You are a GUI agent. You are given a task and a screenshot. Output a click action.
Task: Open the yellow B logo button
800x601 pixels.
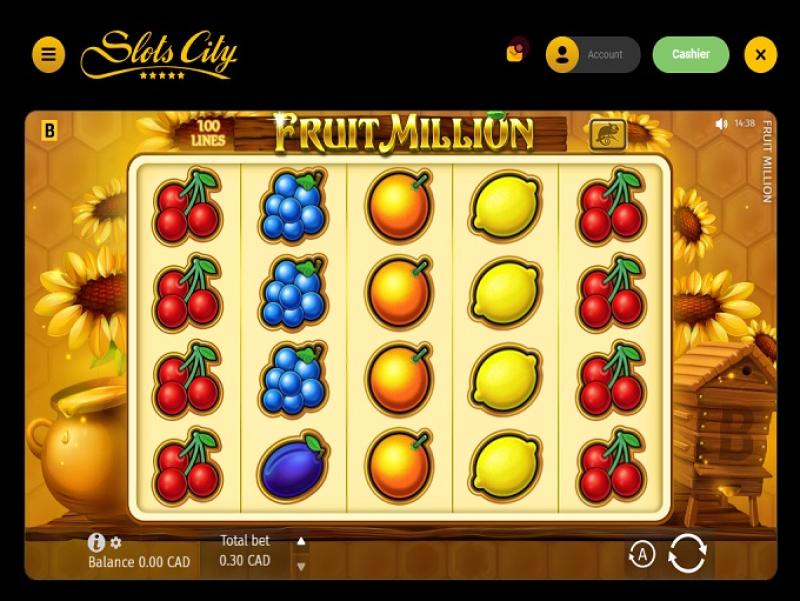(x=49, y=130)
